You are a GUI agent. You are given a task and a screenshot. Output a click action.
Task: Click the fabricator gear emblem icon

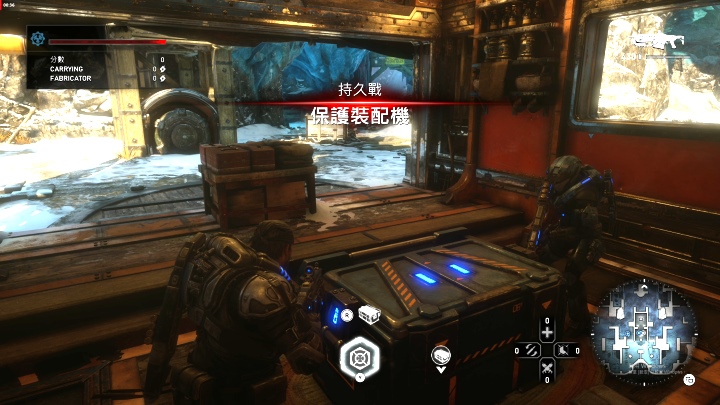click(x=38, y=39)
